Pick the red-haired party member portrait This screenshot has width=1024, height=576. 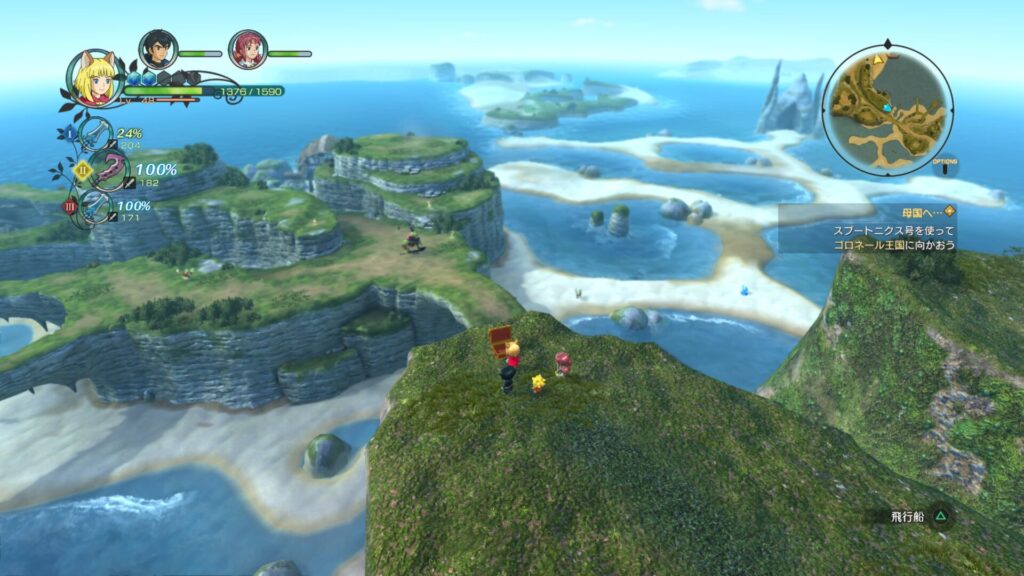[x=246, y=49]
